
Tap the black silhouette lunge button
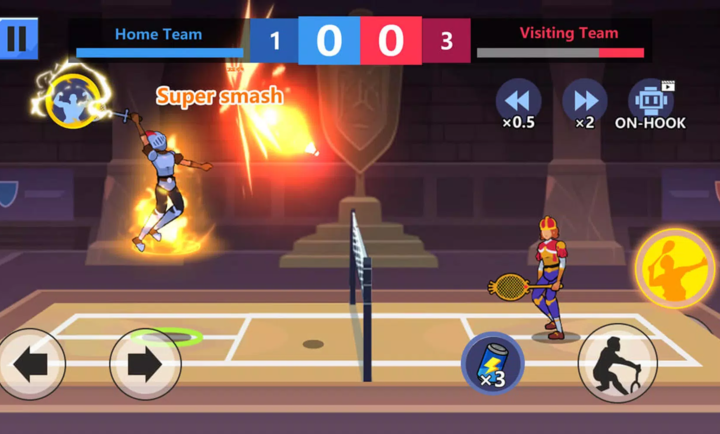[x=618, y=363]
